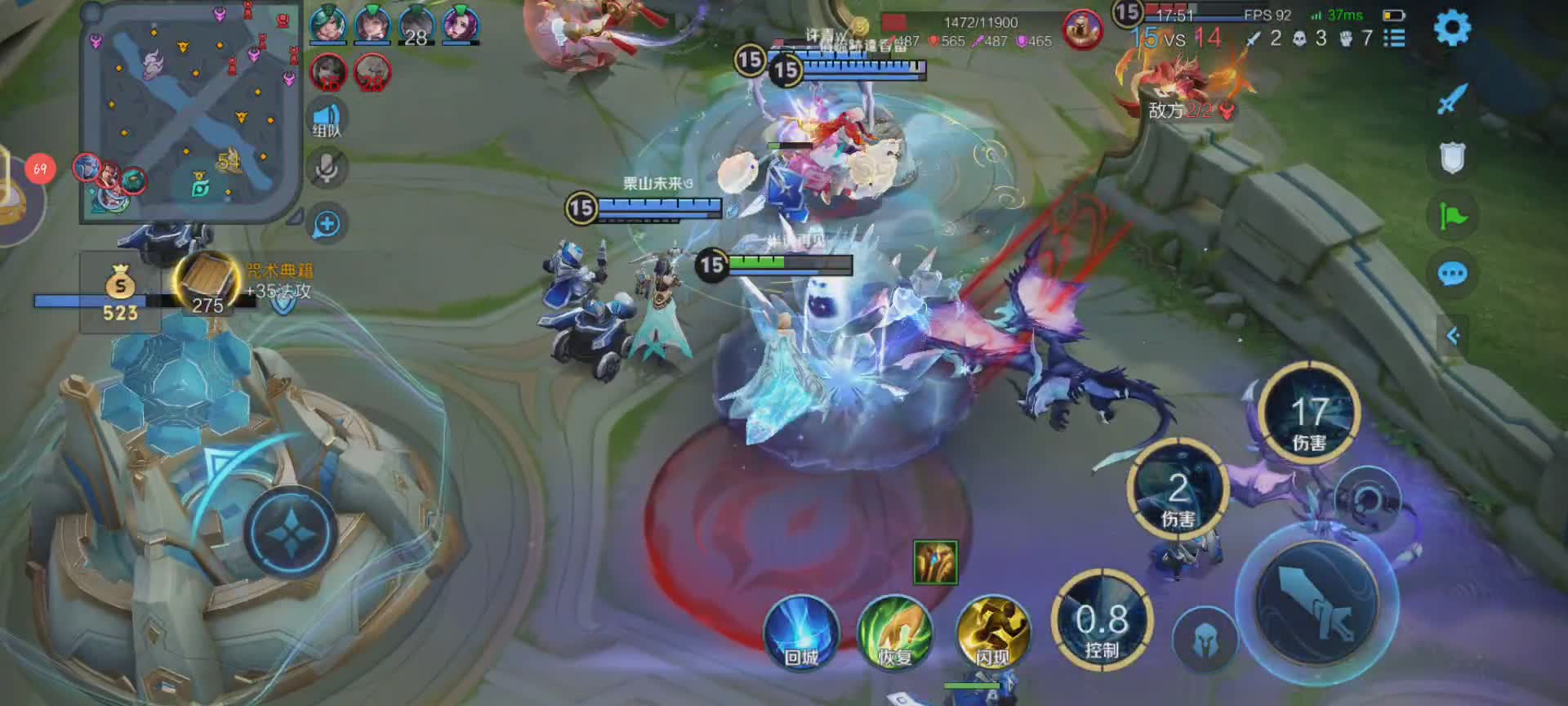
Task: Send the shield defend signal
Action: pyautogui.click(x=1452, y=158)
